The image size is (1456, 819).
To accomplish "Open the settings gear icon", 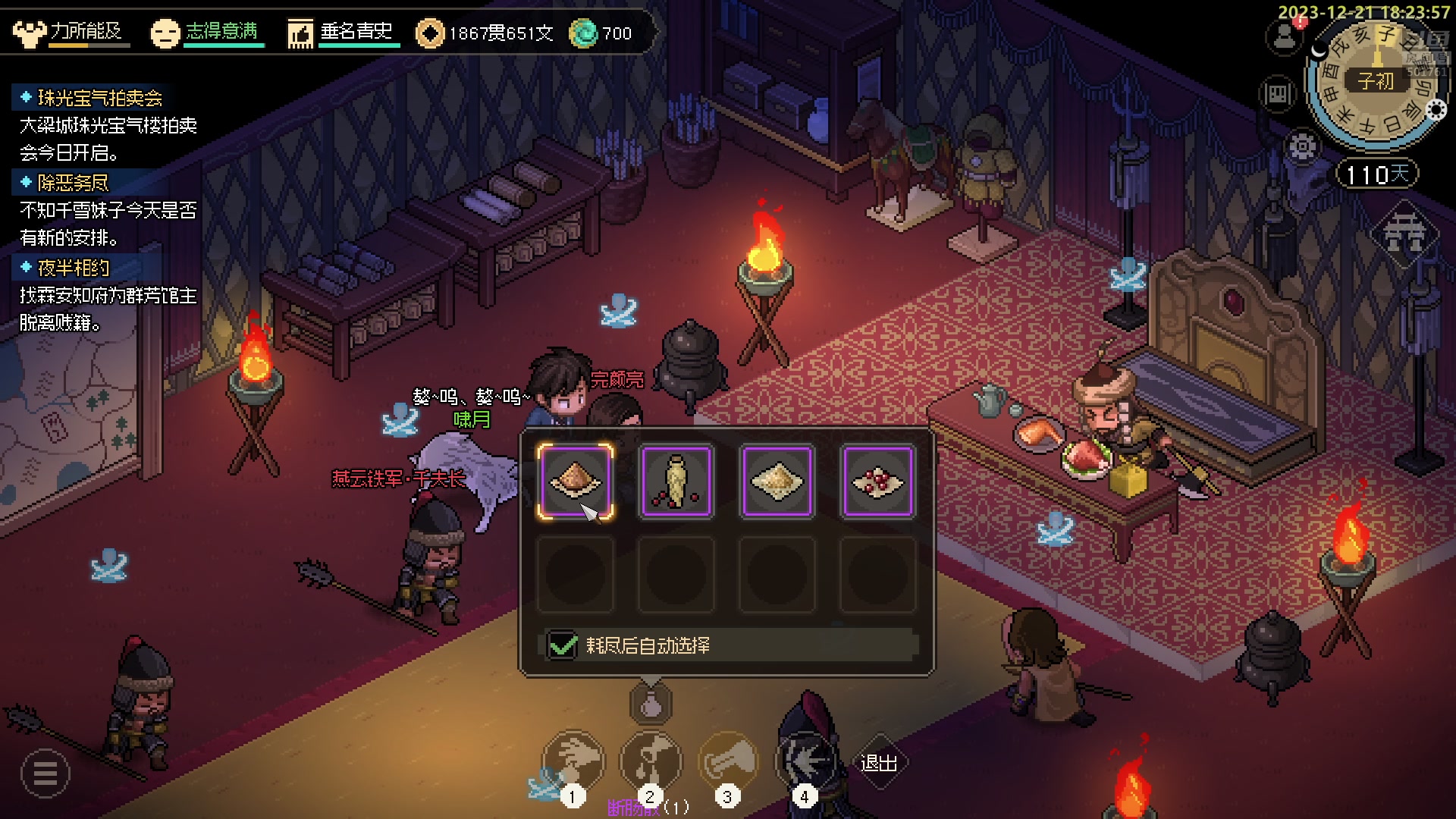I will pyautogui.click(x=1301, y=146).
